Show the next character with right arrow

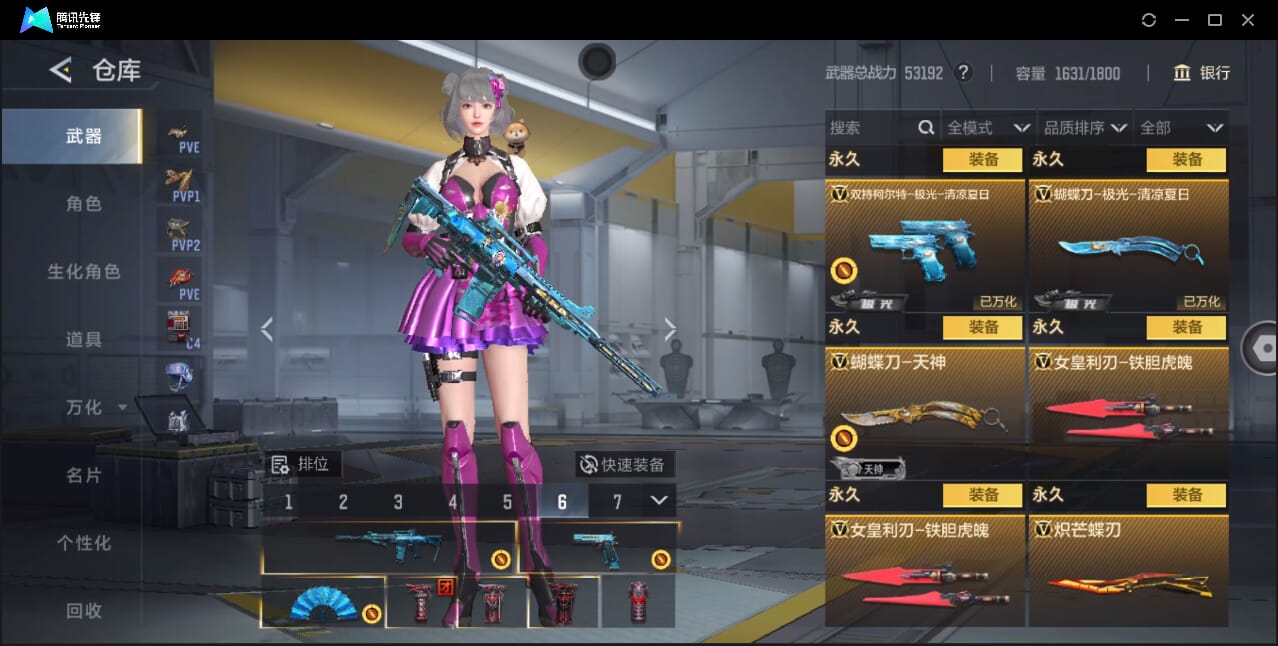click(x=670, y=329)
